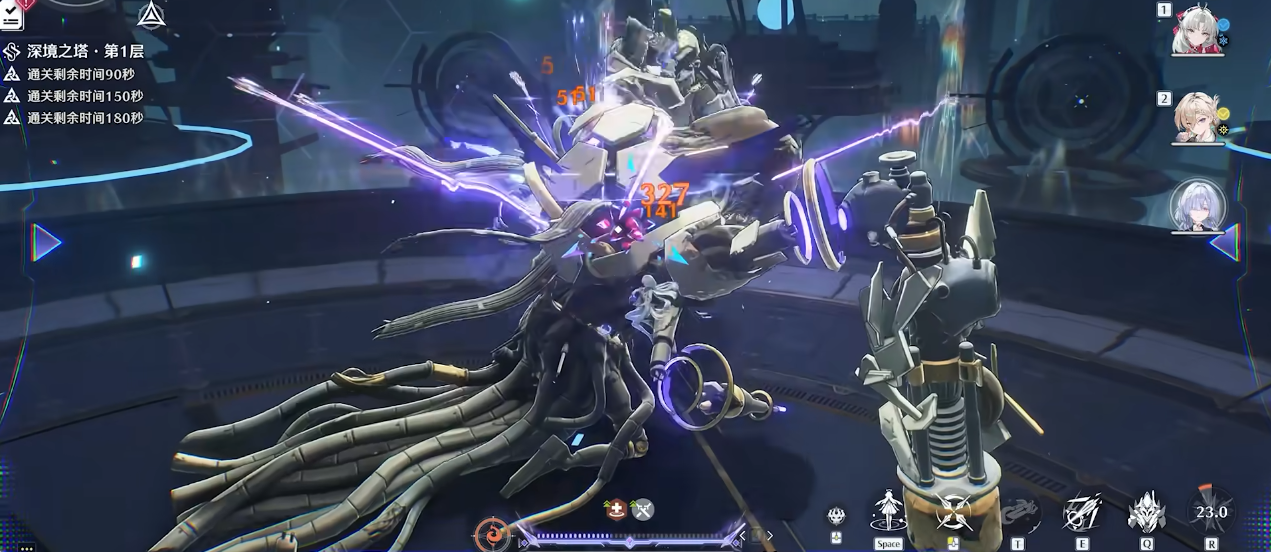Use the armored mask echo ability
Image resolution: width=1271 pixels, height=552 pixels.
coord(1146,513)
